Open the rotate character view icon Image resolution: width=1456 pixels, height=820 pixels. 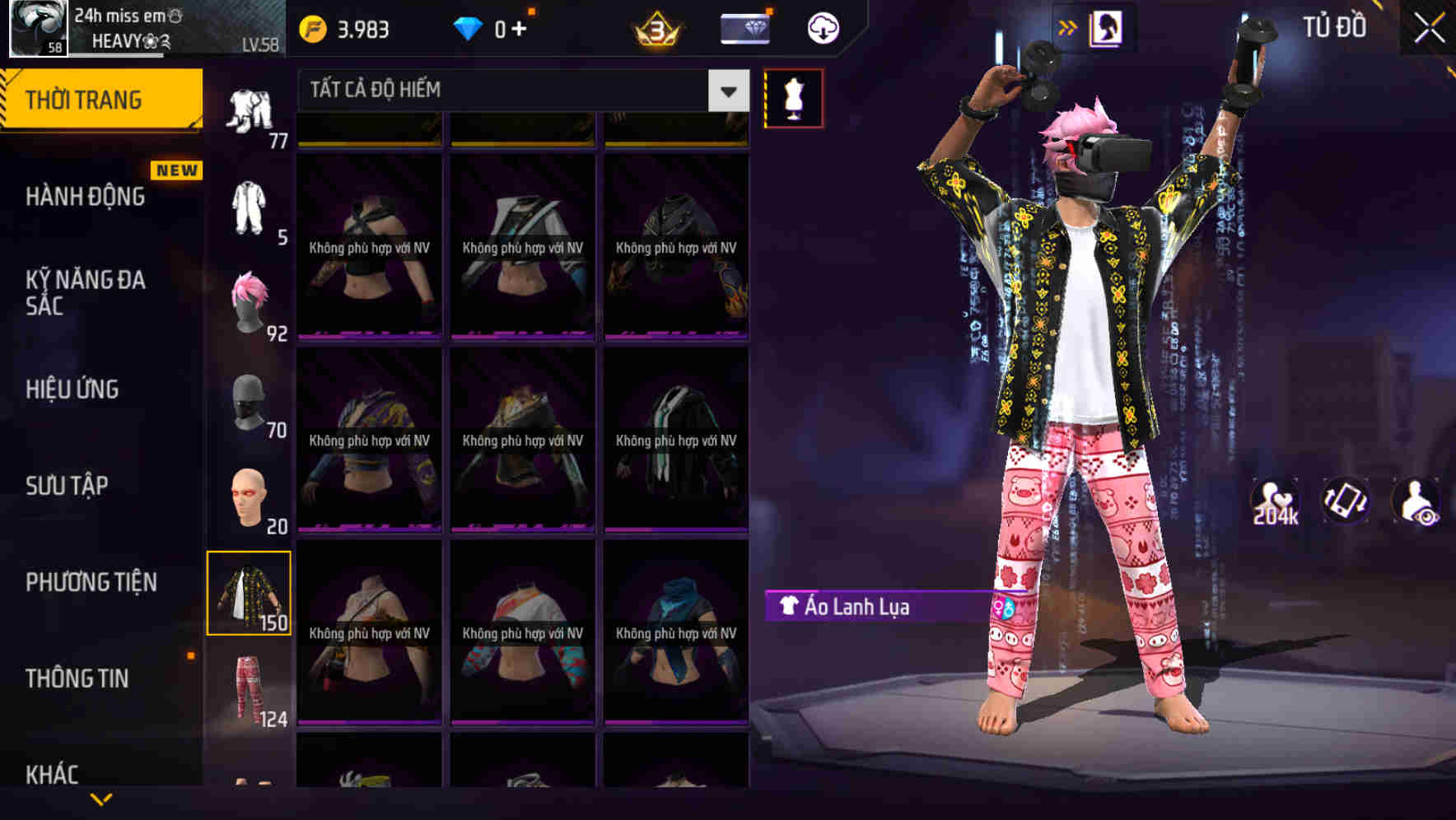(x=1346, y=501)
